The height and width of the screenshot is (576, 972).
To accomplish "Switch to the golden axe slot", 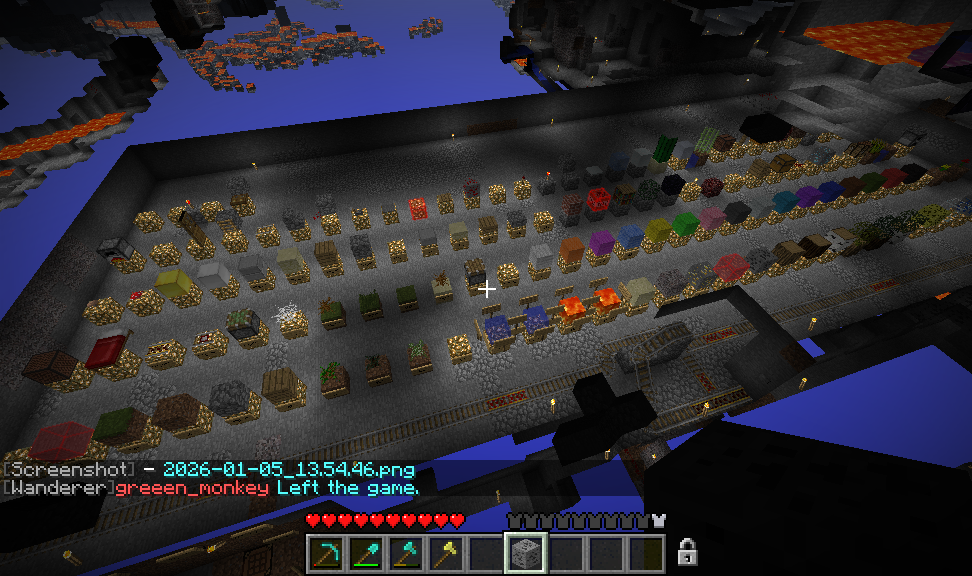I will click(446, 552).
